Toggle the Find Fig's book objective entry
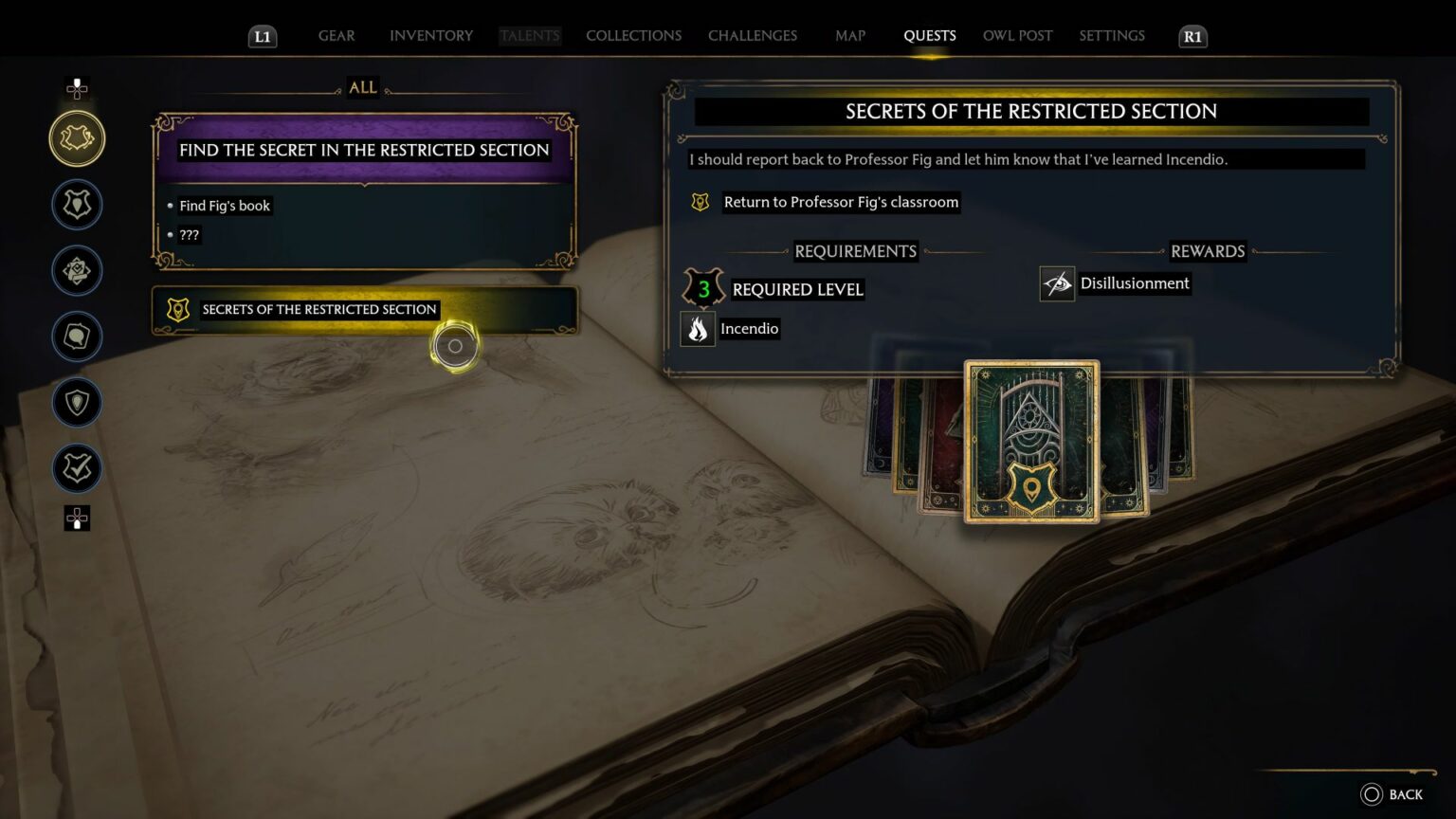1456x819 pixels. 225,206
